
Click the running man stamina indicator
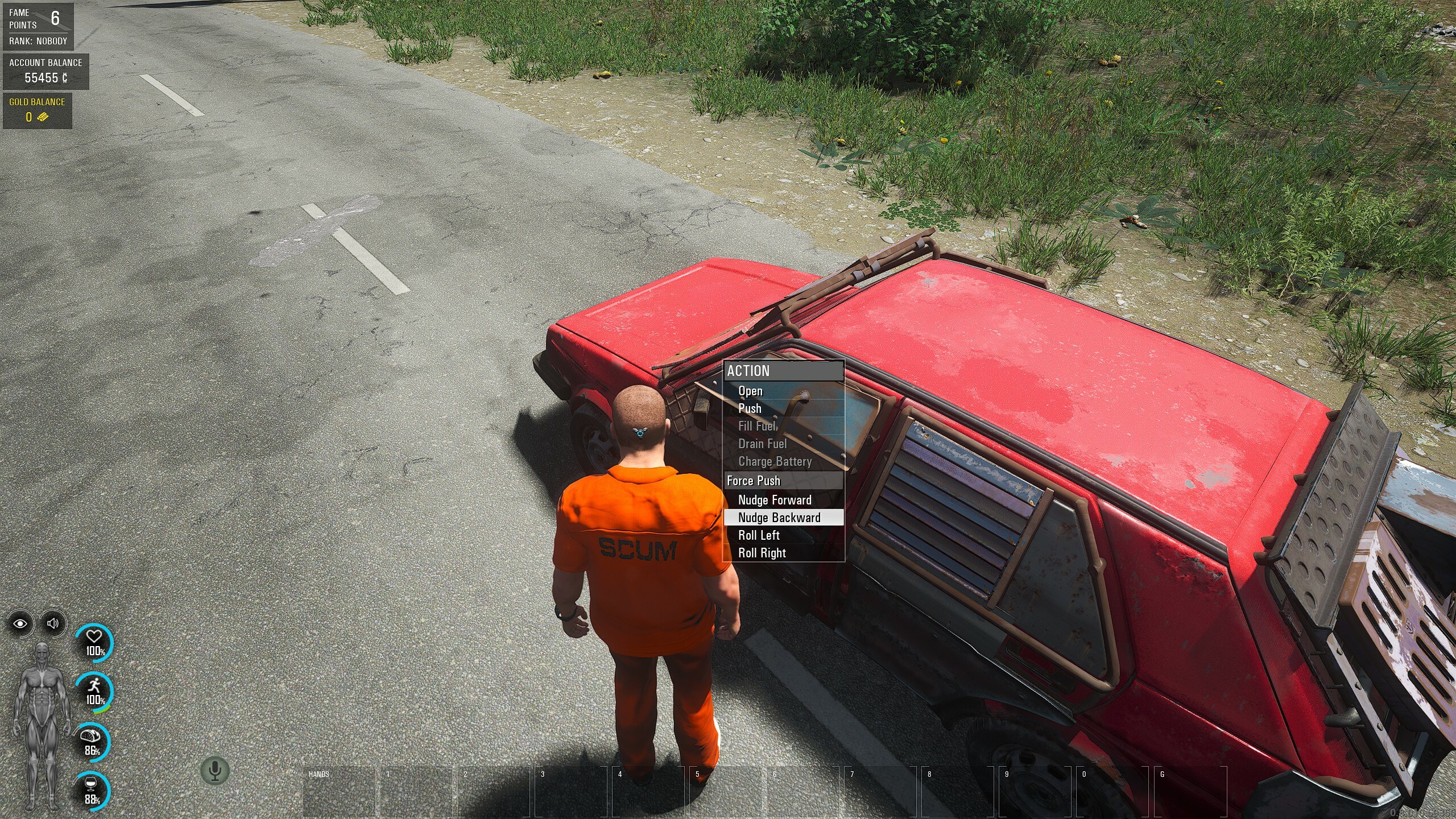coord(94,692)
